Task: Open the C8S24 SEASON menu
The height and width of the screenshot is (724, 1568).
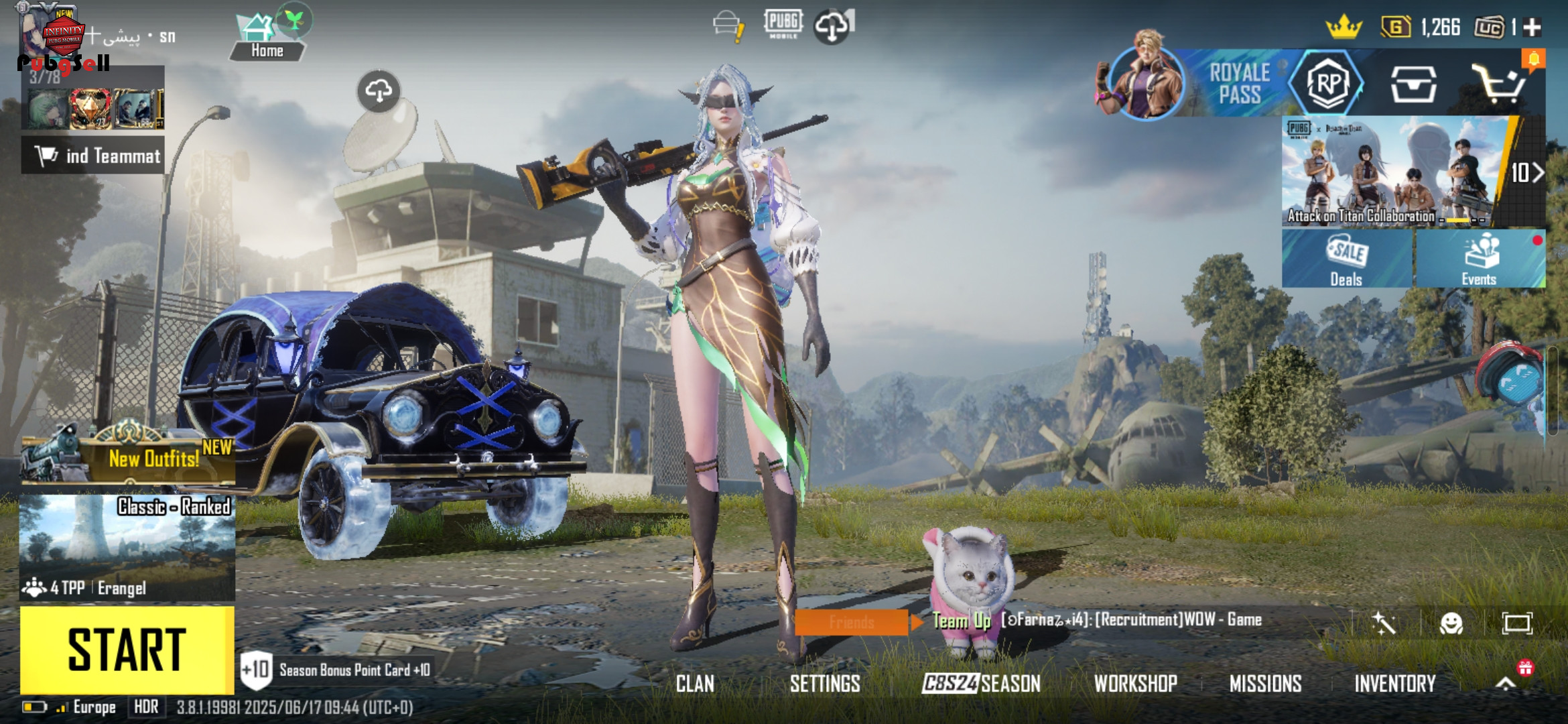Action: tap(982, 684)
